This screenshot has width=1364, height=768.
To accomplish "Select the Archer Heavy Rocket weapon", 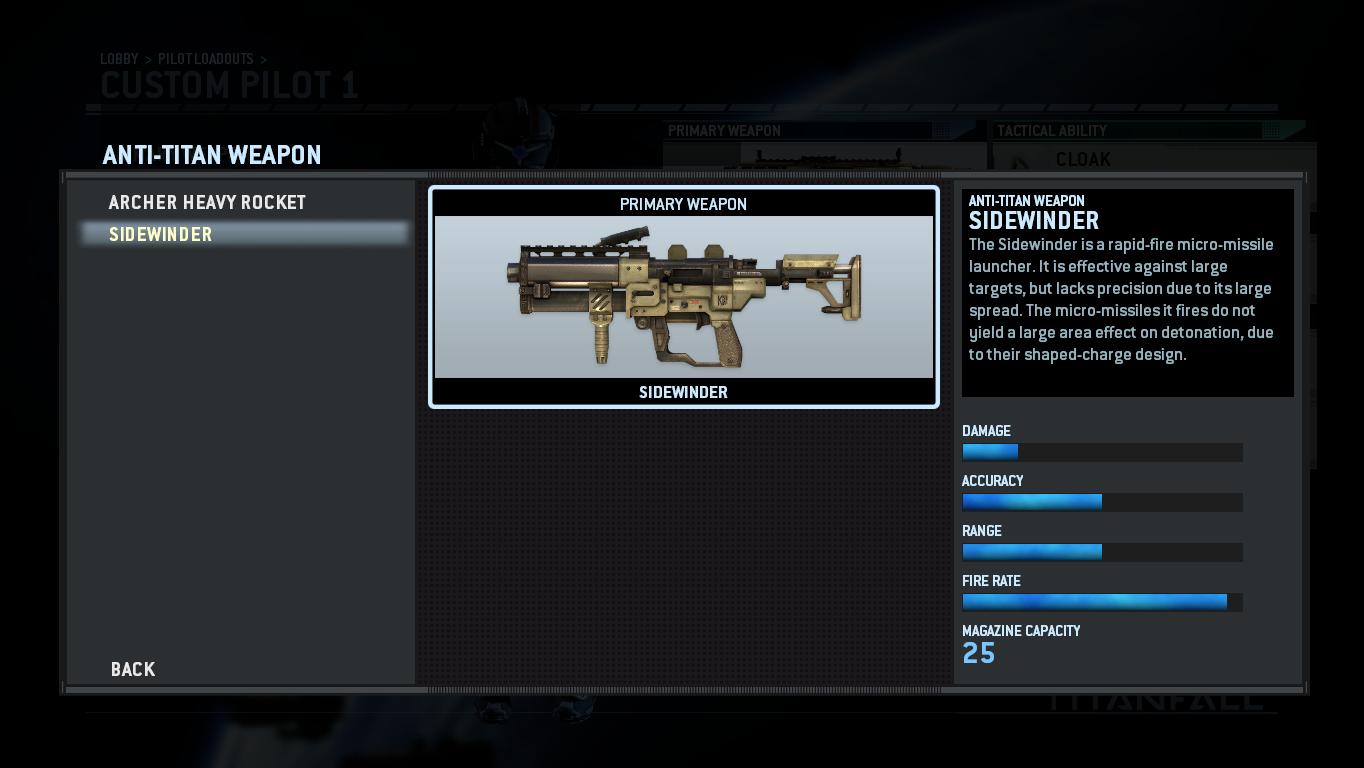I will [207, 203].
